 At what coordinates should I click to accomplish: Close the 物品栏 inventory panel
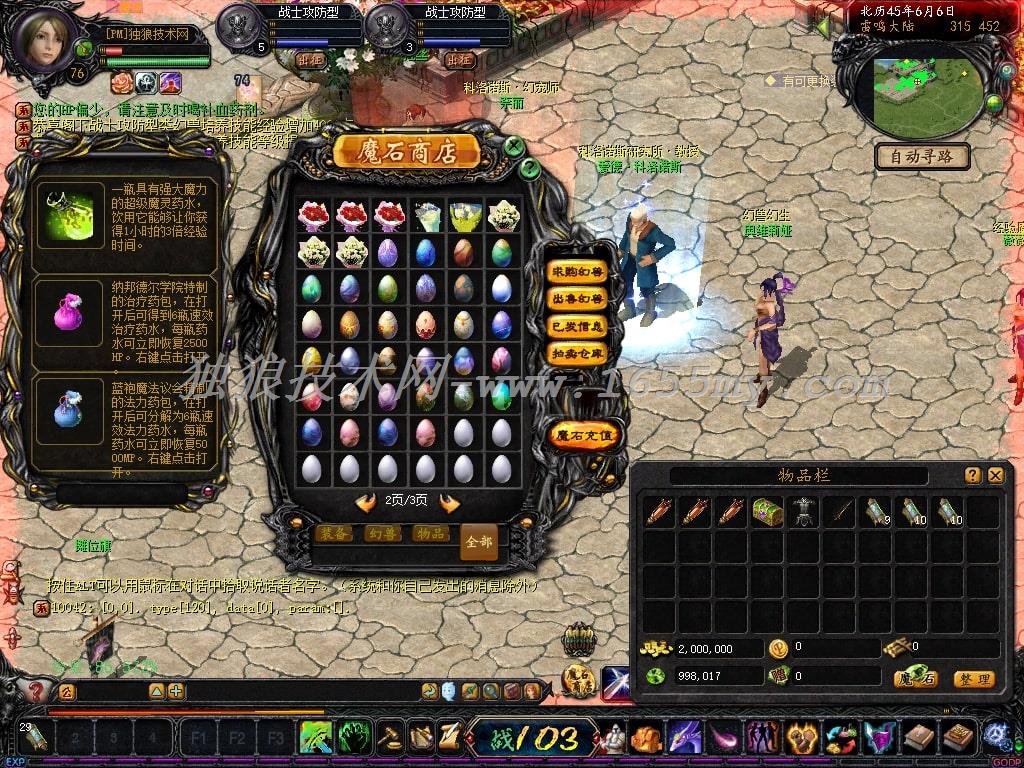tap(995, 476)
